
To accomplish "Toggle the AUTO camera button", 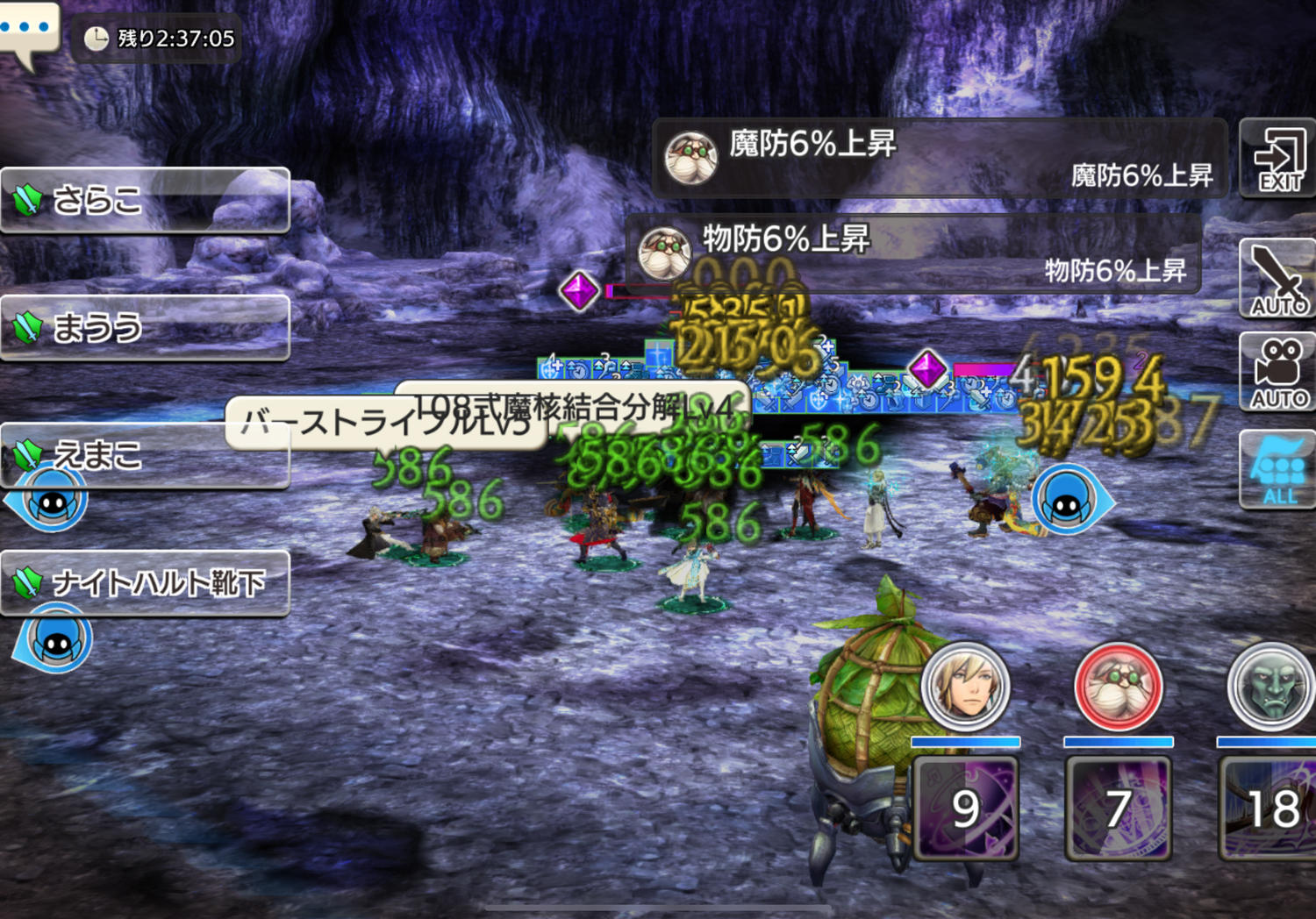I will [1278, 373].
